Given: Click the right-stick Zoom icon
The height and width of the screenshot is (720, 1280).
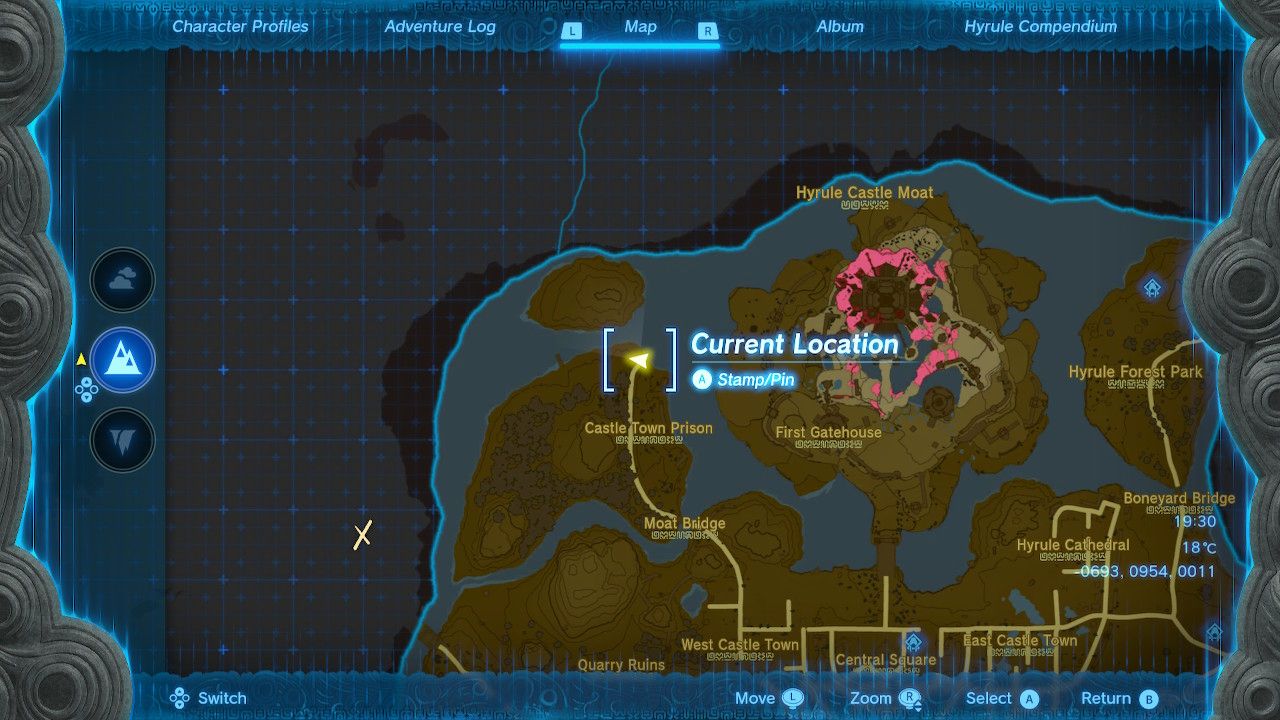Looking at the screenshot, I should click(908, 698).
